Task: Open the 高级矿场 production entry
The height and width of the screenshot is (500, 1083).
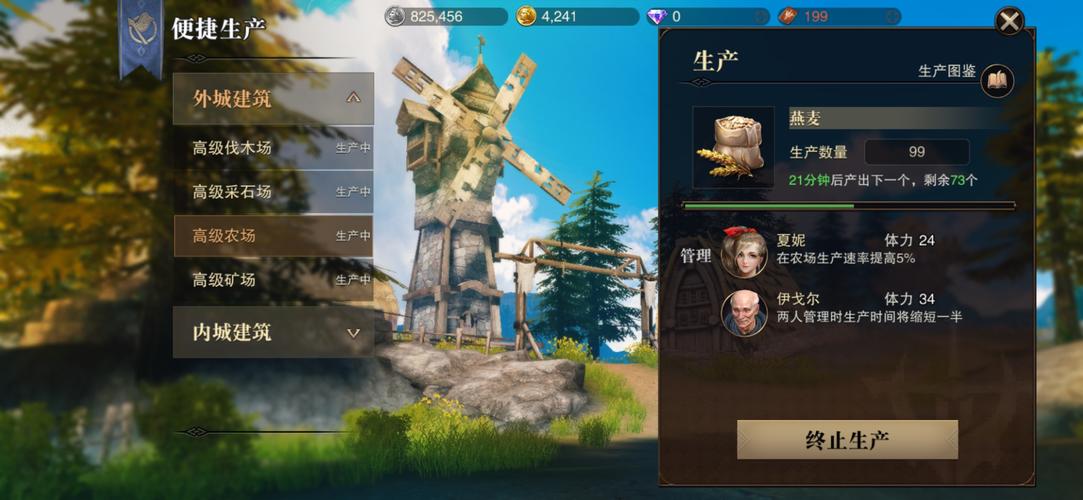Action: click(273, 280)
